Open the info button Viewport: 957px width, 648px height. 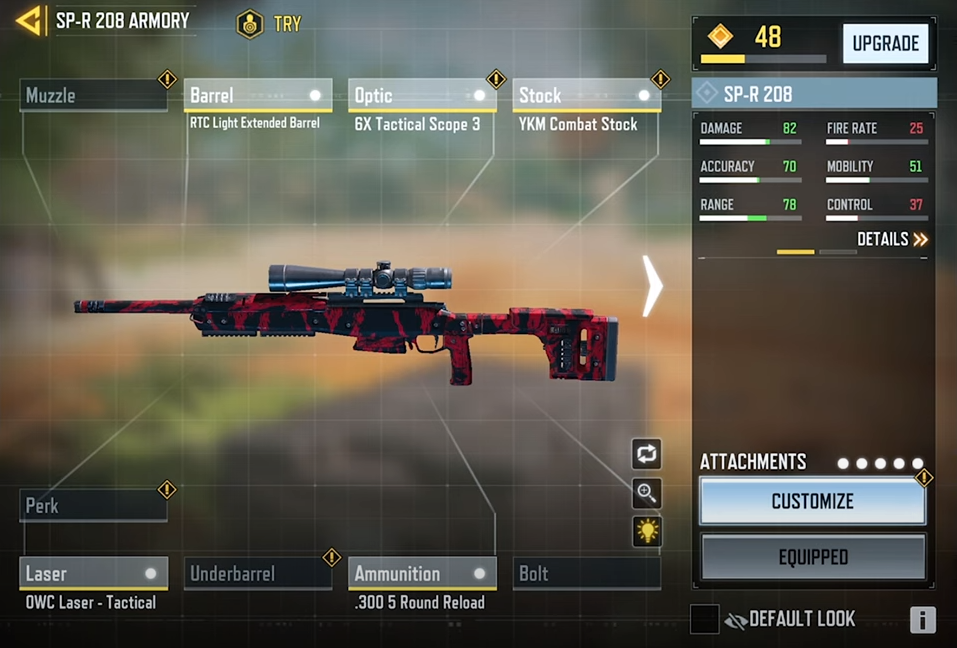(922, 619)
